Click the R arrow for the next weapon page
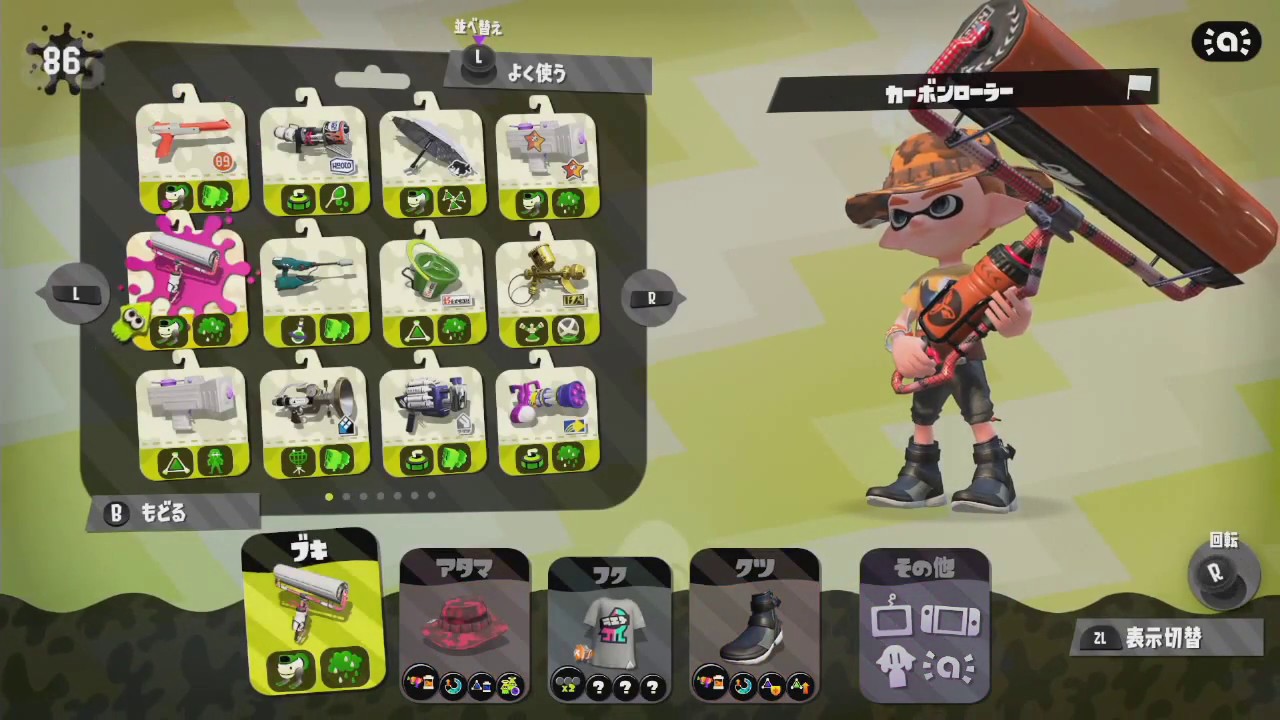 (652, 296)
